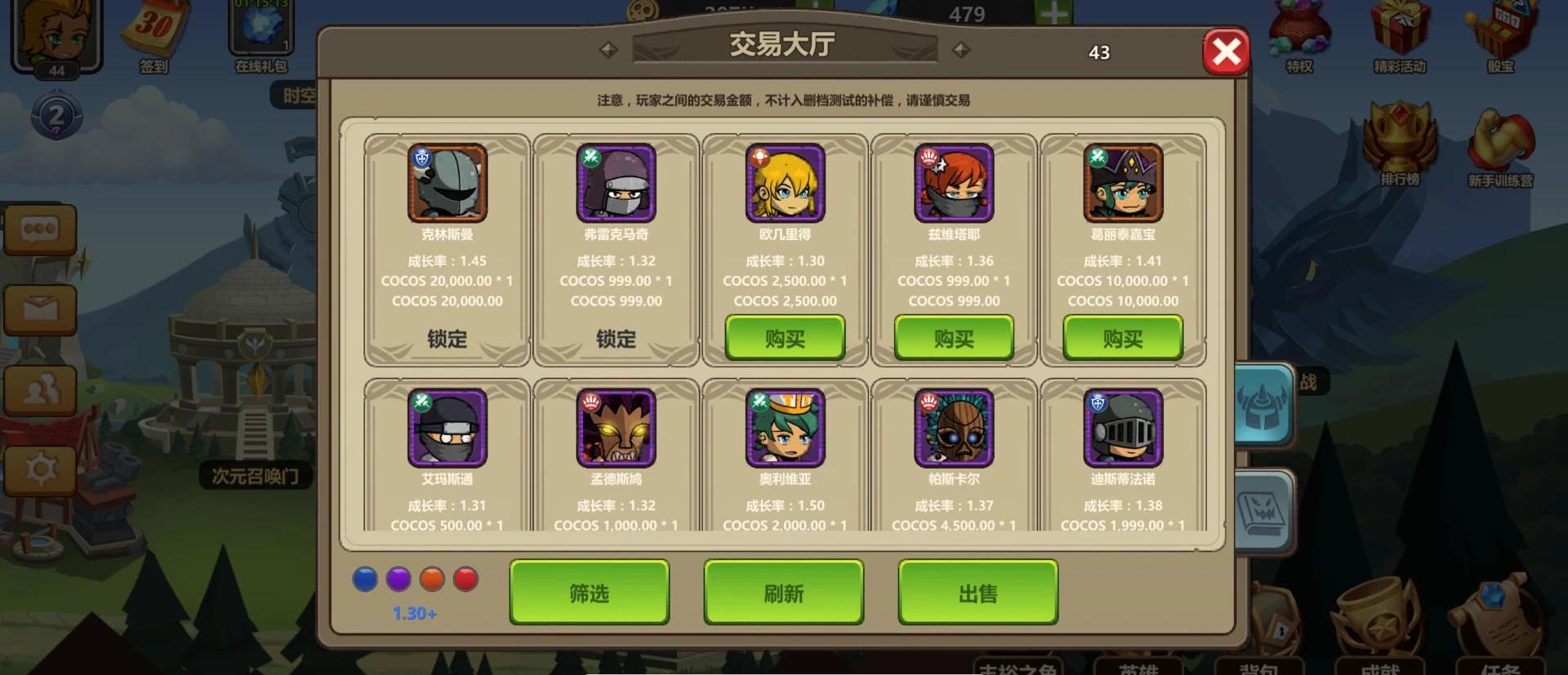This screenshot has height=675, width=1568.
Task: Open the mail envelope inbox
Action: click(x=40, y=309)
